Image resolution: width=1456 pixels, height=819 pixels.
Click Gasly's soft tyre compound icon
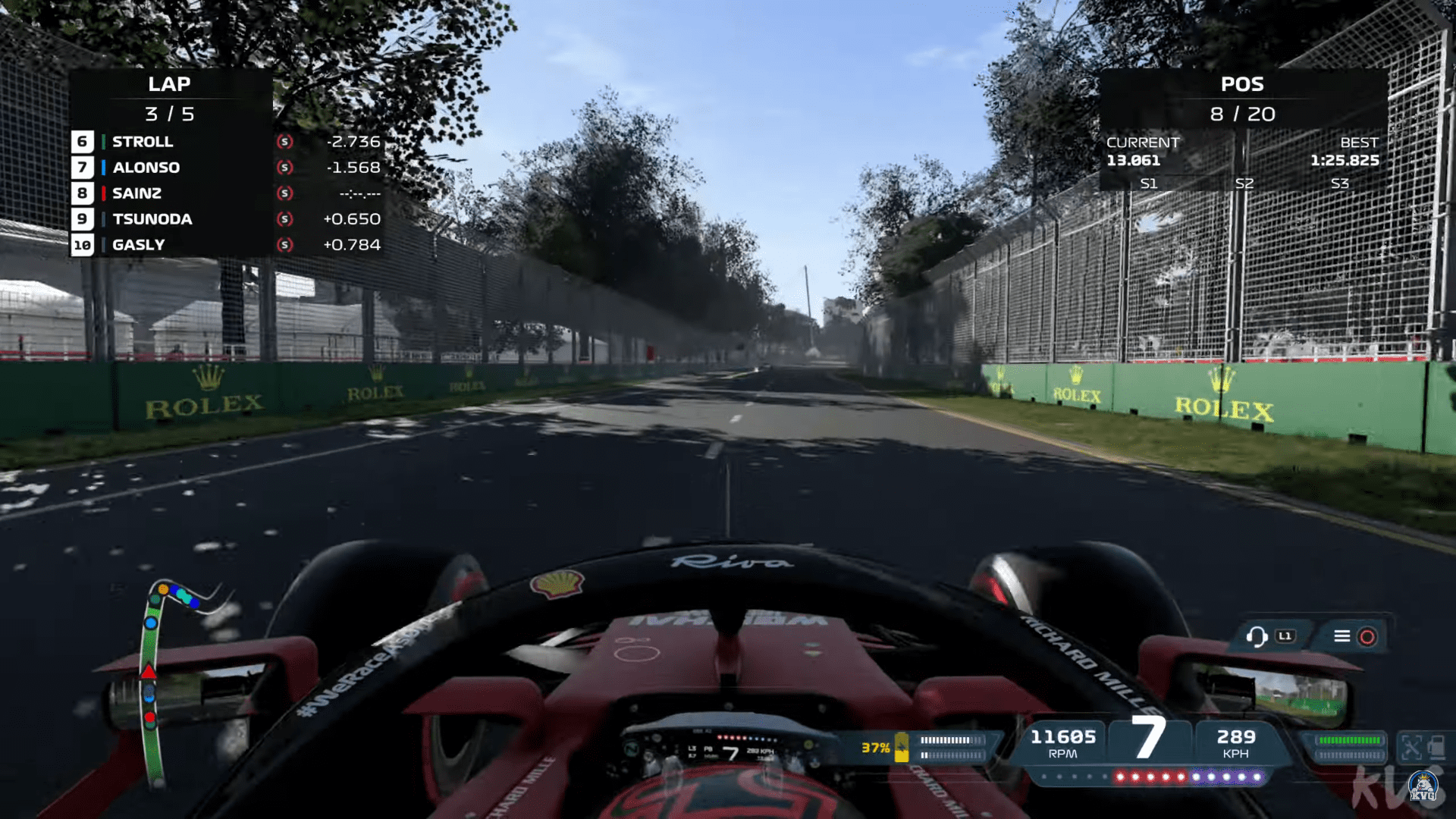284,245
